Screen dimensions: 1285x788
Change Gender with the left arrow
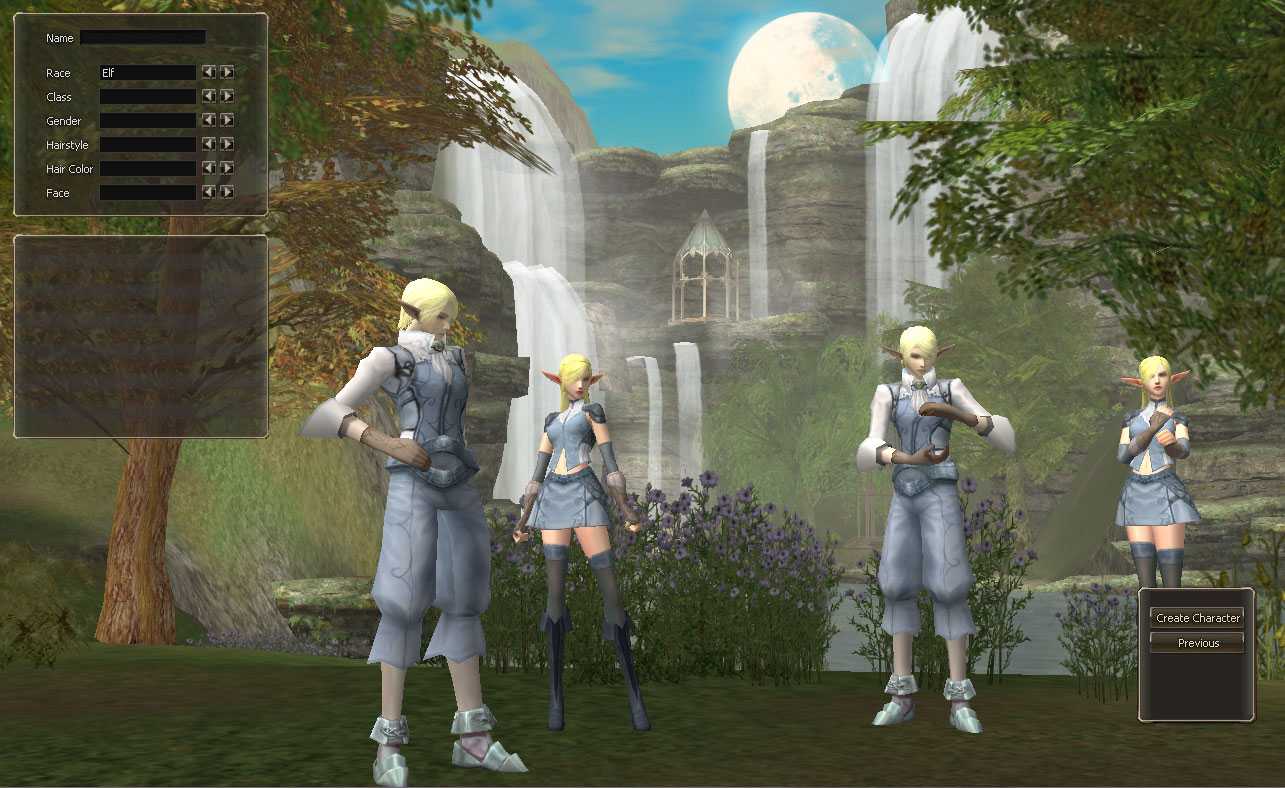tap(209, 120)
